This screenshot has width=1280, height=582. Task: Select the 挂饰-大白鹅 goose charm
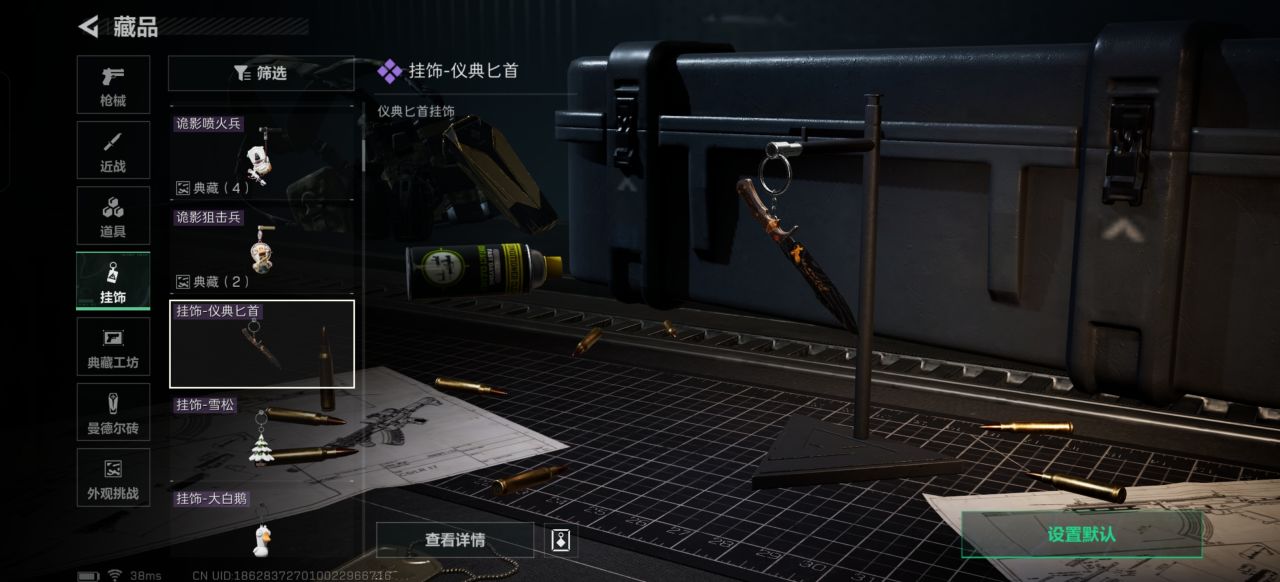tap(262, 526)
